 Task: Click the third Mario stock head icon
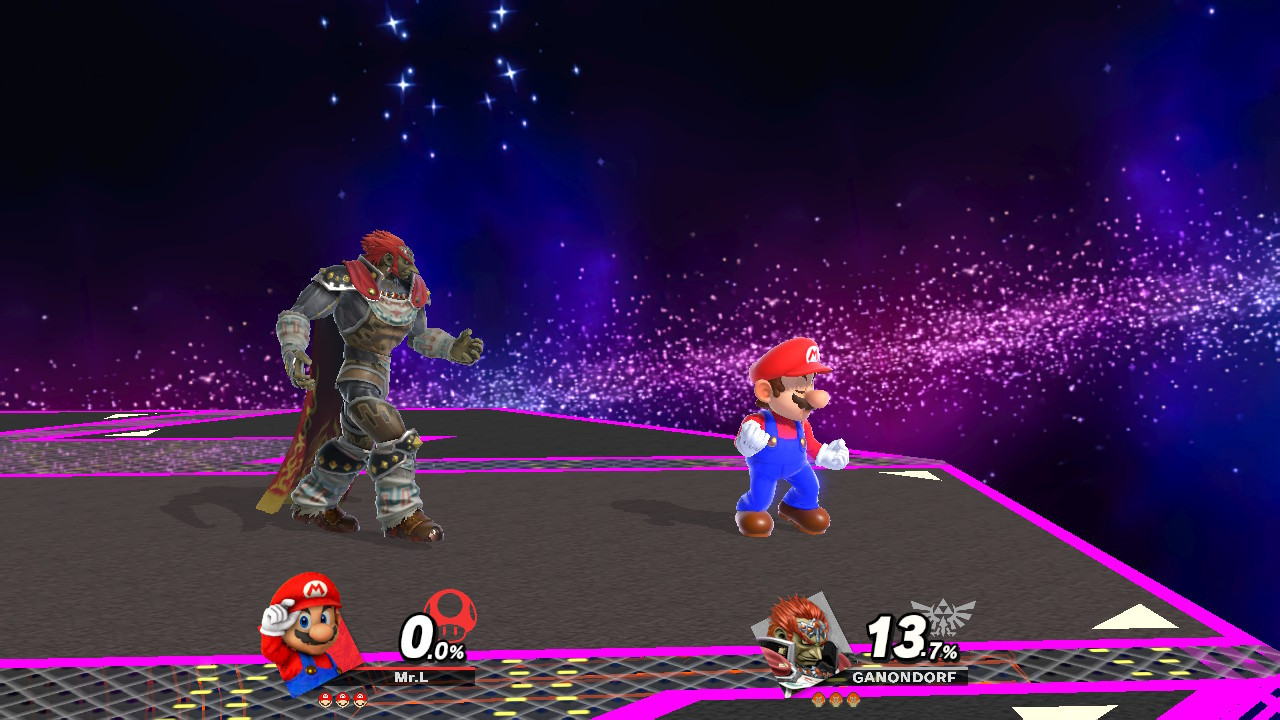(359, 699)
